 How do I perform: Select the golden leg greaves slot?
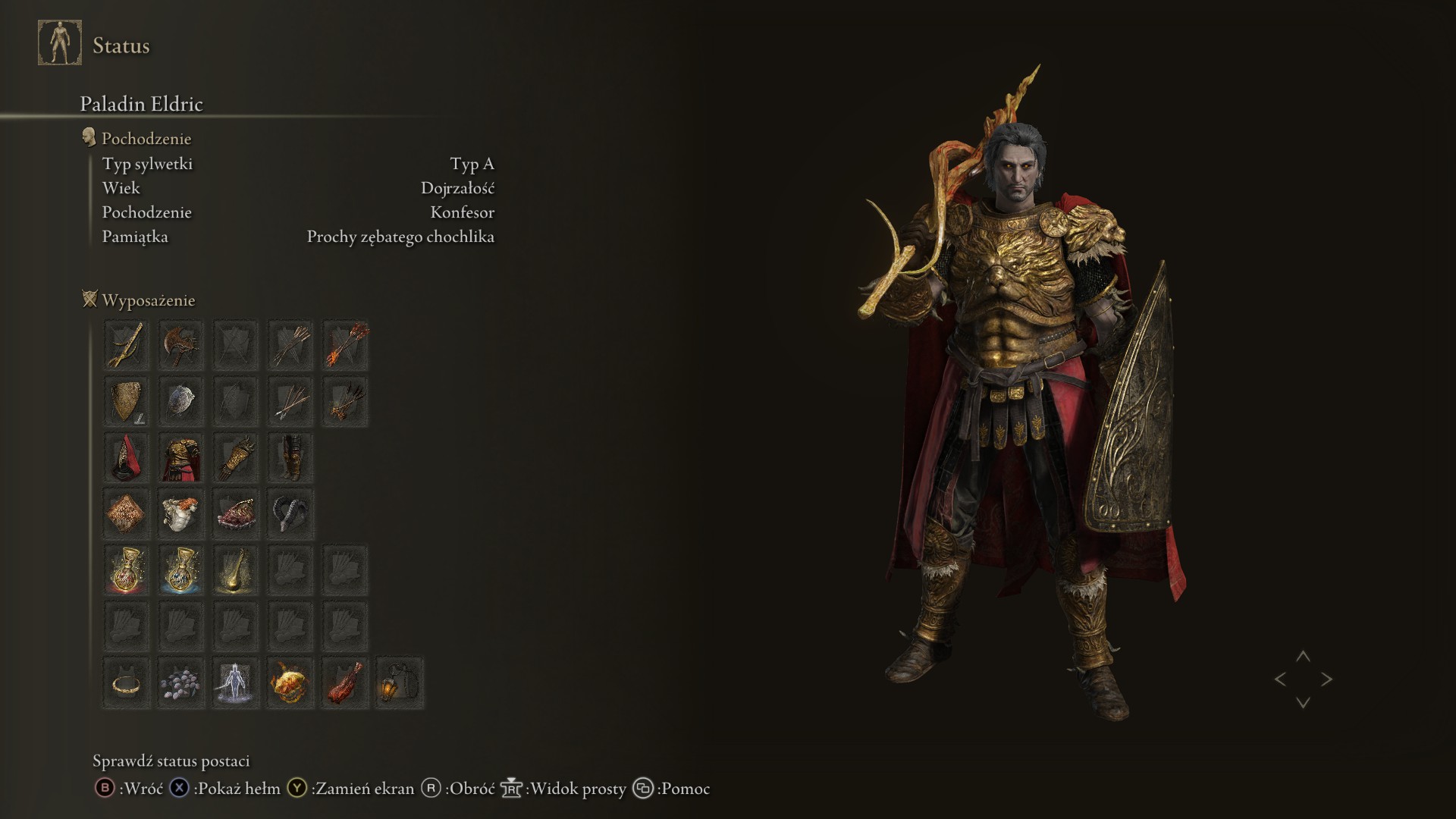[x=290, y=457]
